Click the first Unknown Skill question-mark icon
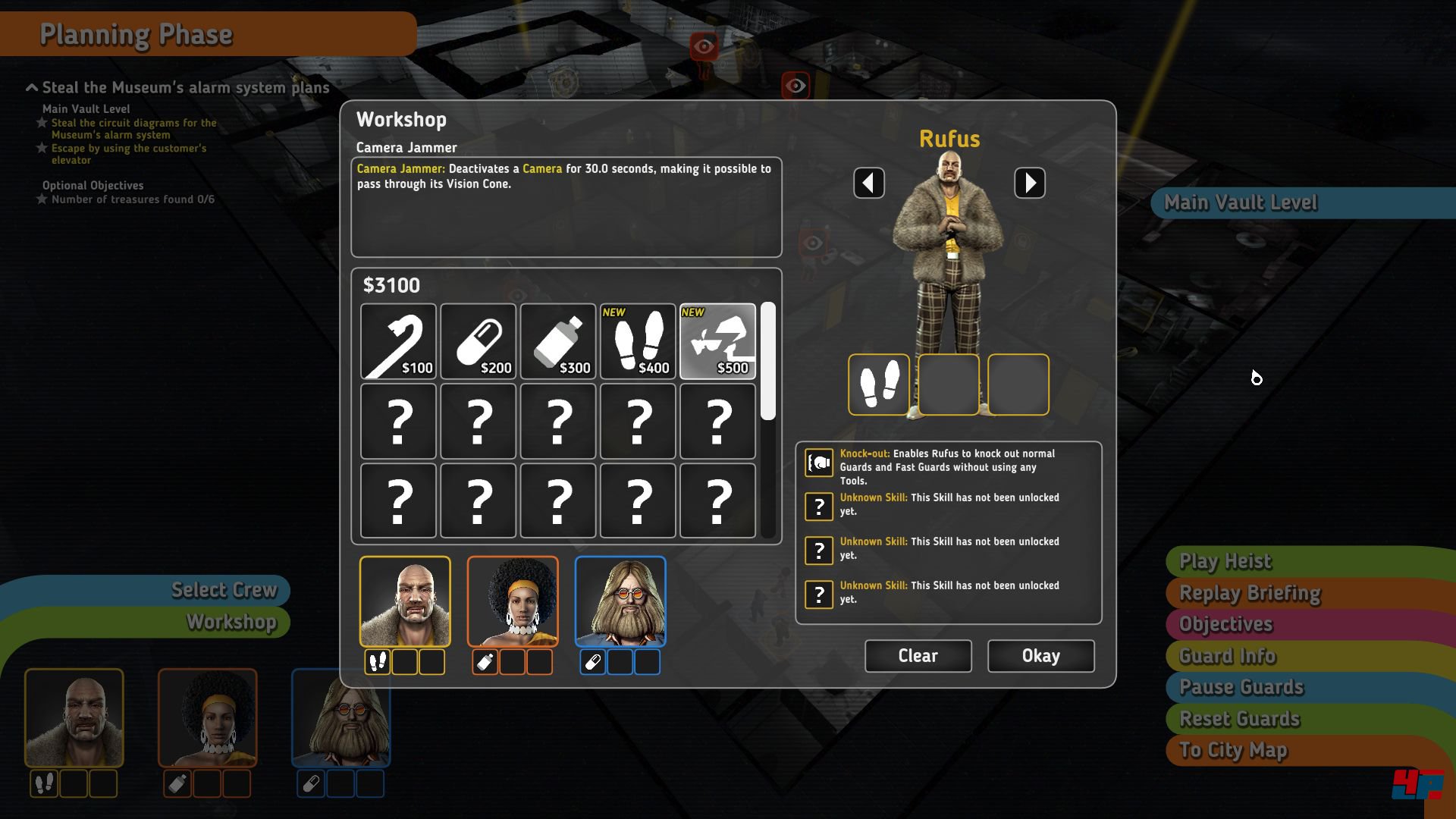The height and width of the screenshot is (819, 1456). [x=817, y=507]
